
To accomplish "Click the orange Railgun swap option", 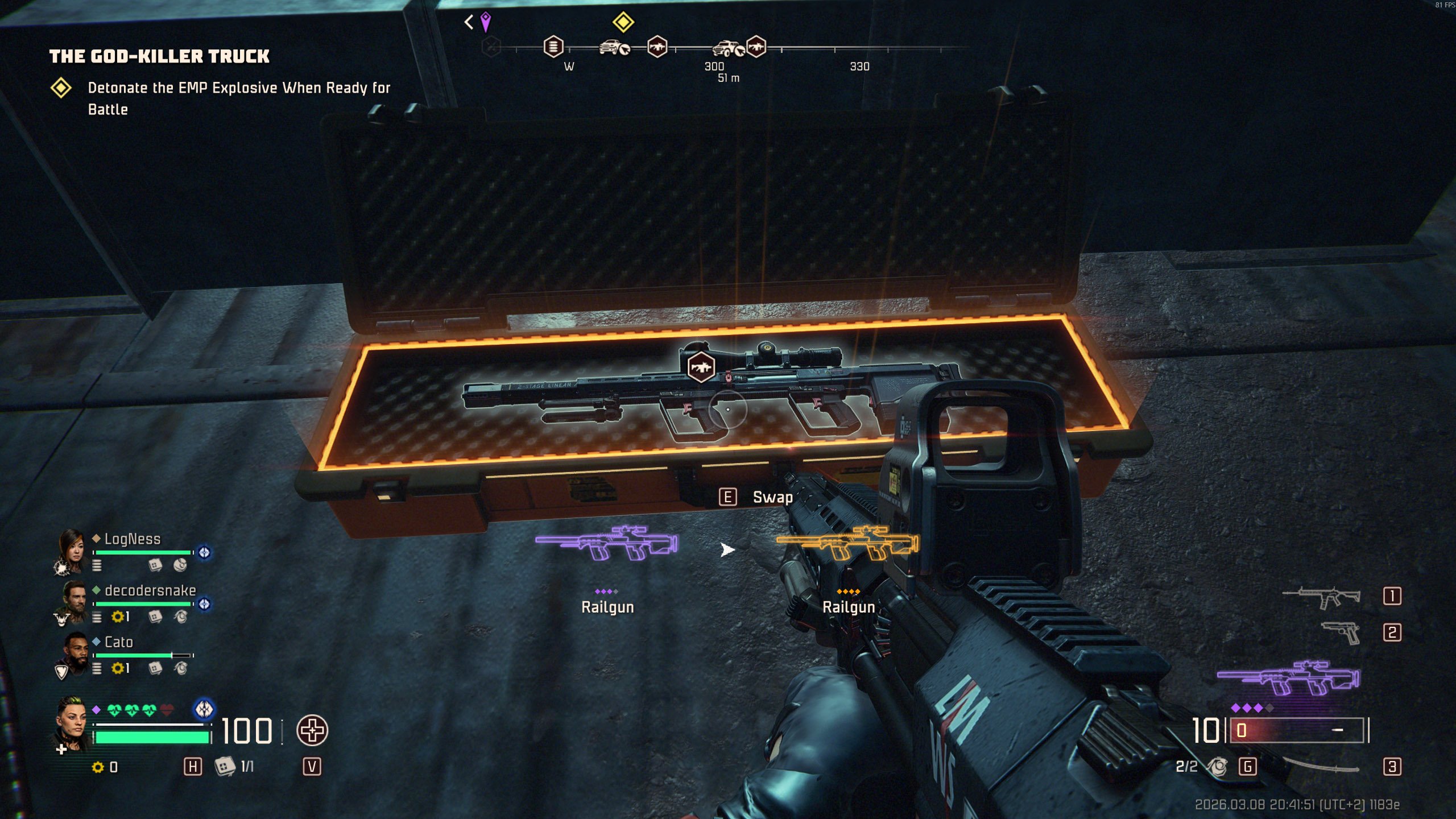I will click(847, 544).
